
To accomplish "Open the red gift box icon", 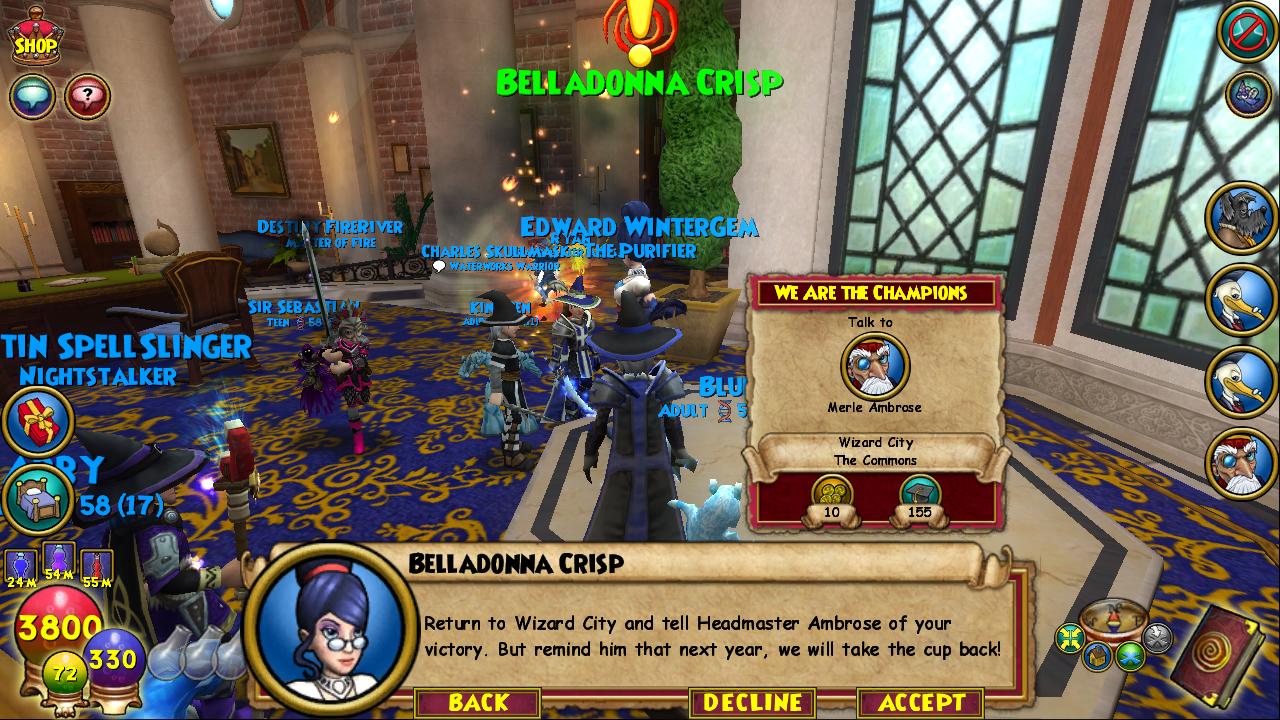I will click(38, 420).
